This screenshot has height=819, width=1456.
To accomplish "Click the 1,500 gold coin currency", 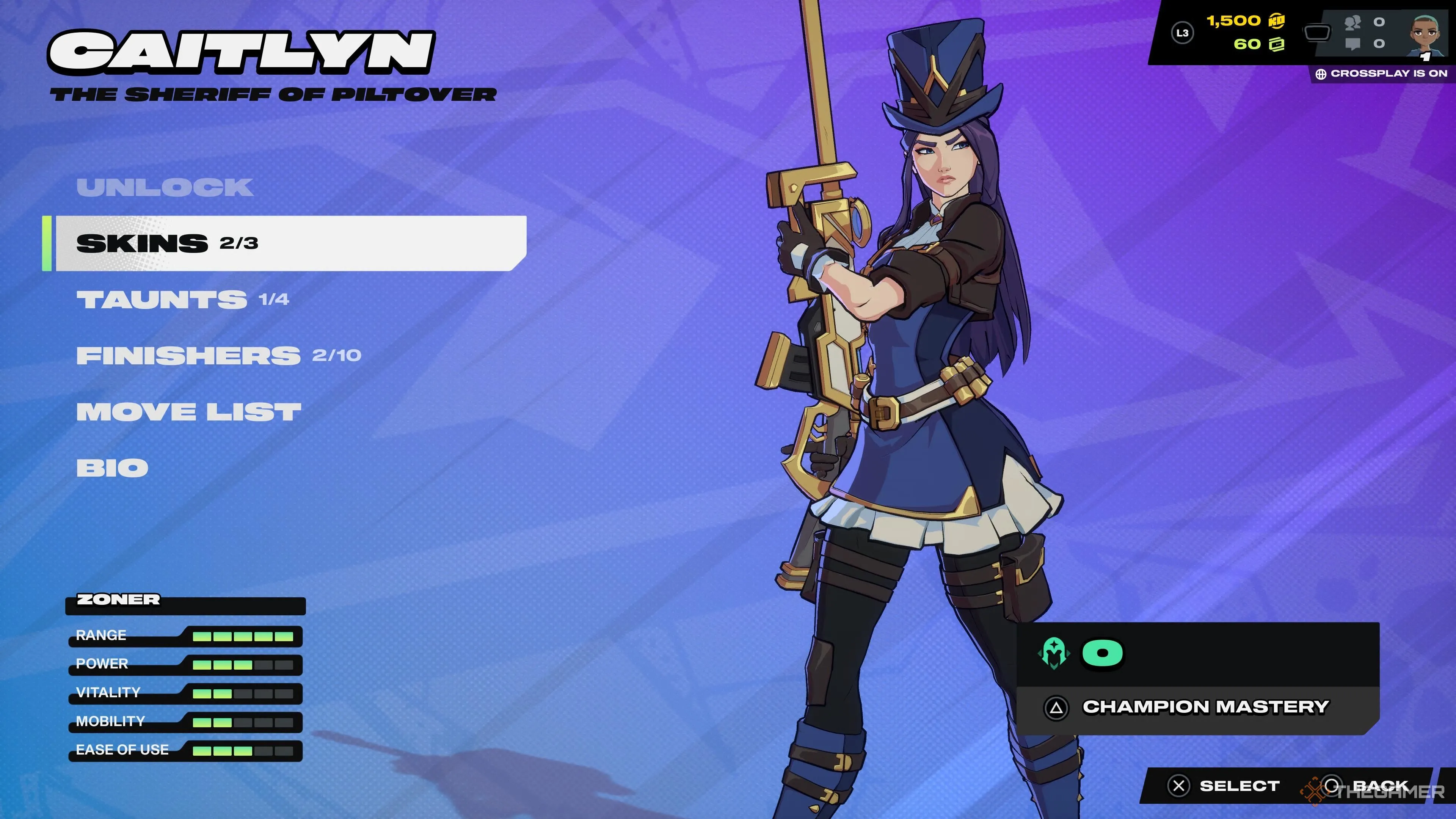I will tap(1246, 21).
